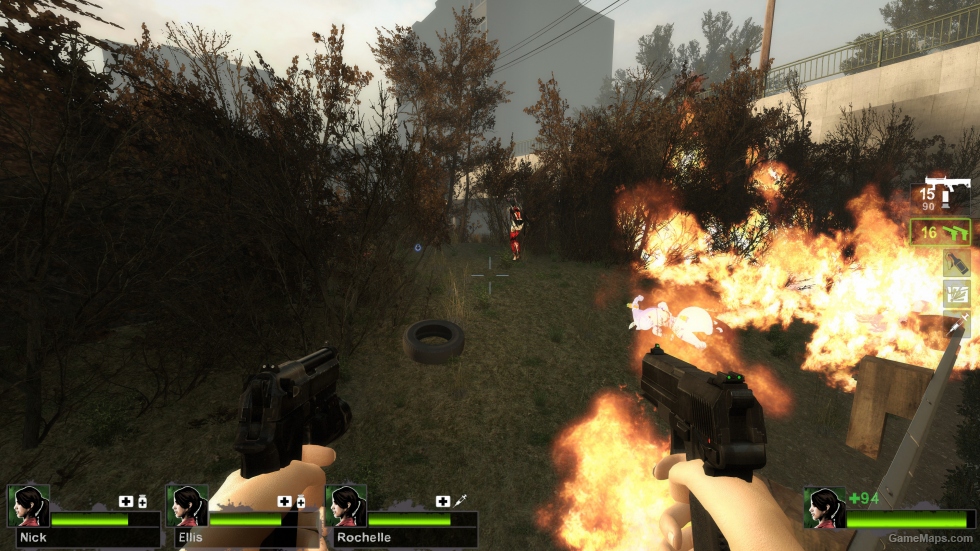980x551 pixels.
Task: Select the ammo upgrade pack slot
Action: 956,293
